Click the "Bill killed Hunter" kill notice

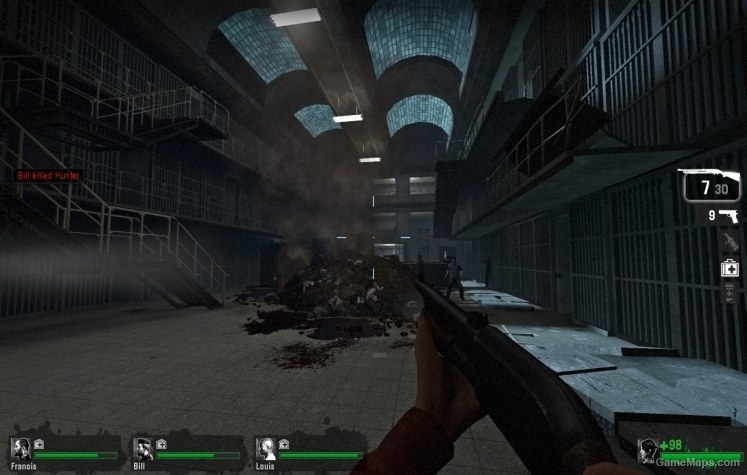pyautogui.click(x=49, y=176)
